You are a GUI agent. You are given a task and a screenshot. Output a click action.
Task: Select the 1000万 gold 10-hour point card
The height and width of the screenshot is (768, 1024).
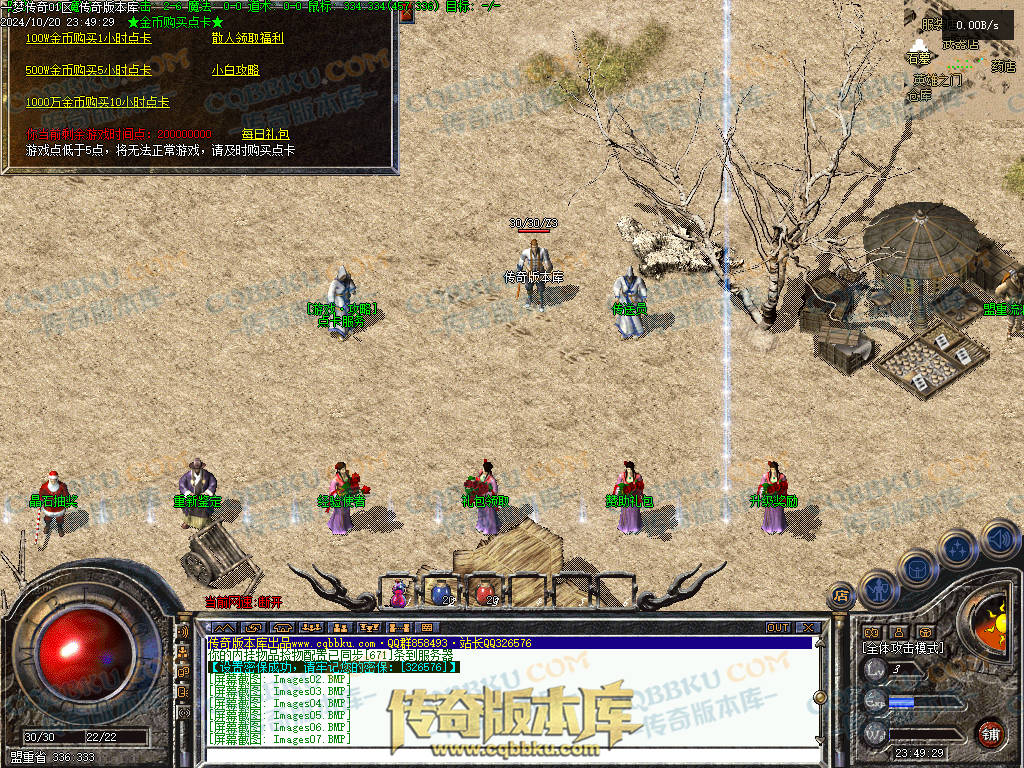pos(97,102)
